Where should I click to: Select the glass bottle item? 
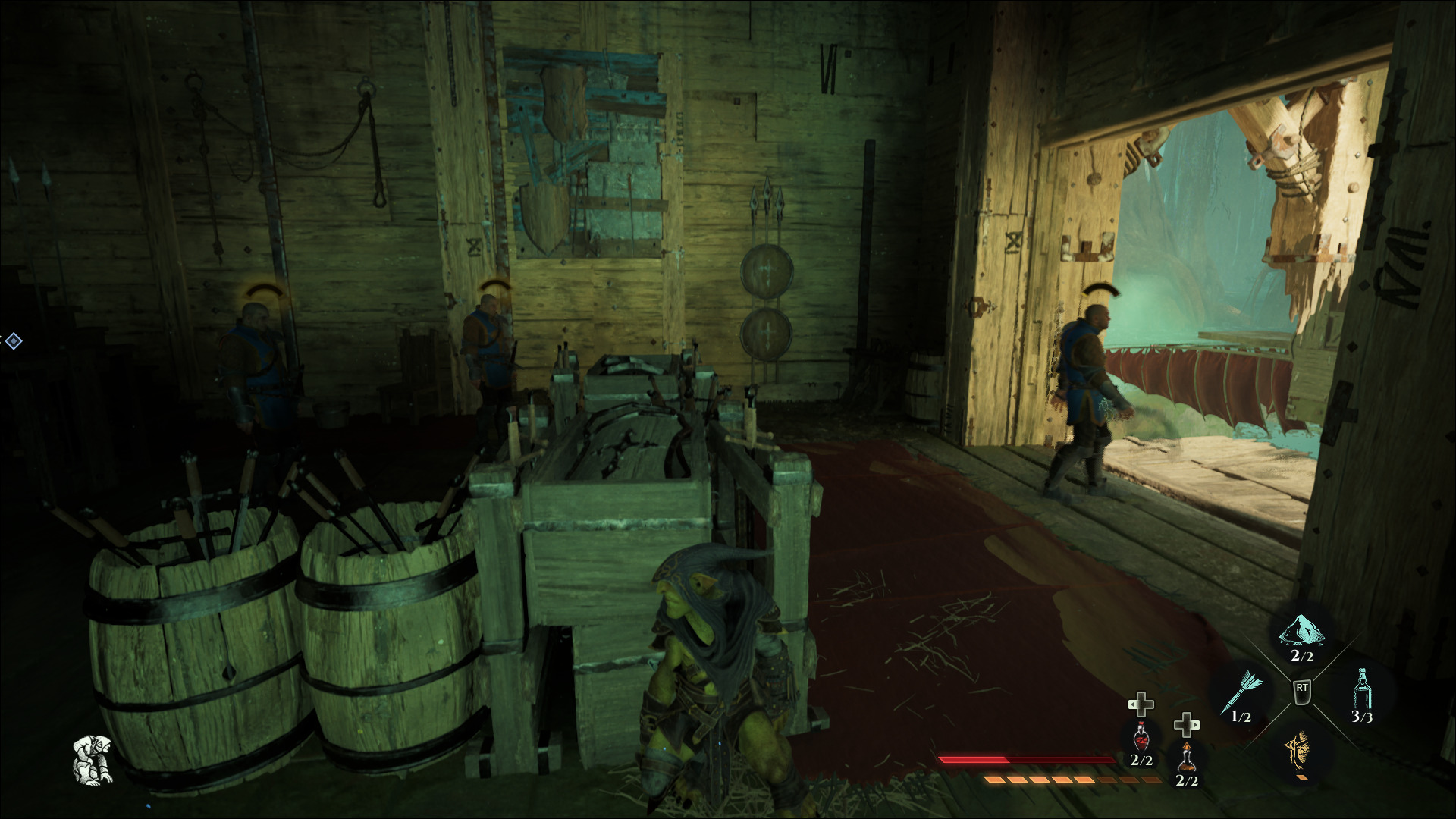coord(1362,689)
